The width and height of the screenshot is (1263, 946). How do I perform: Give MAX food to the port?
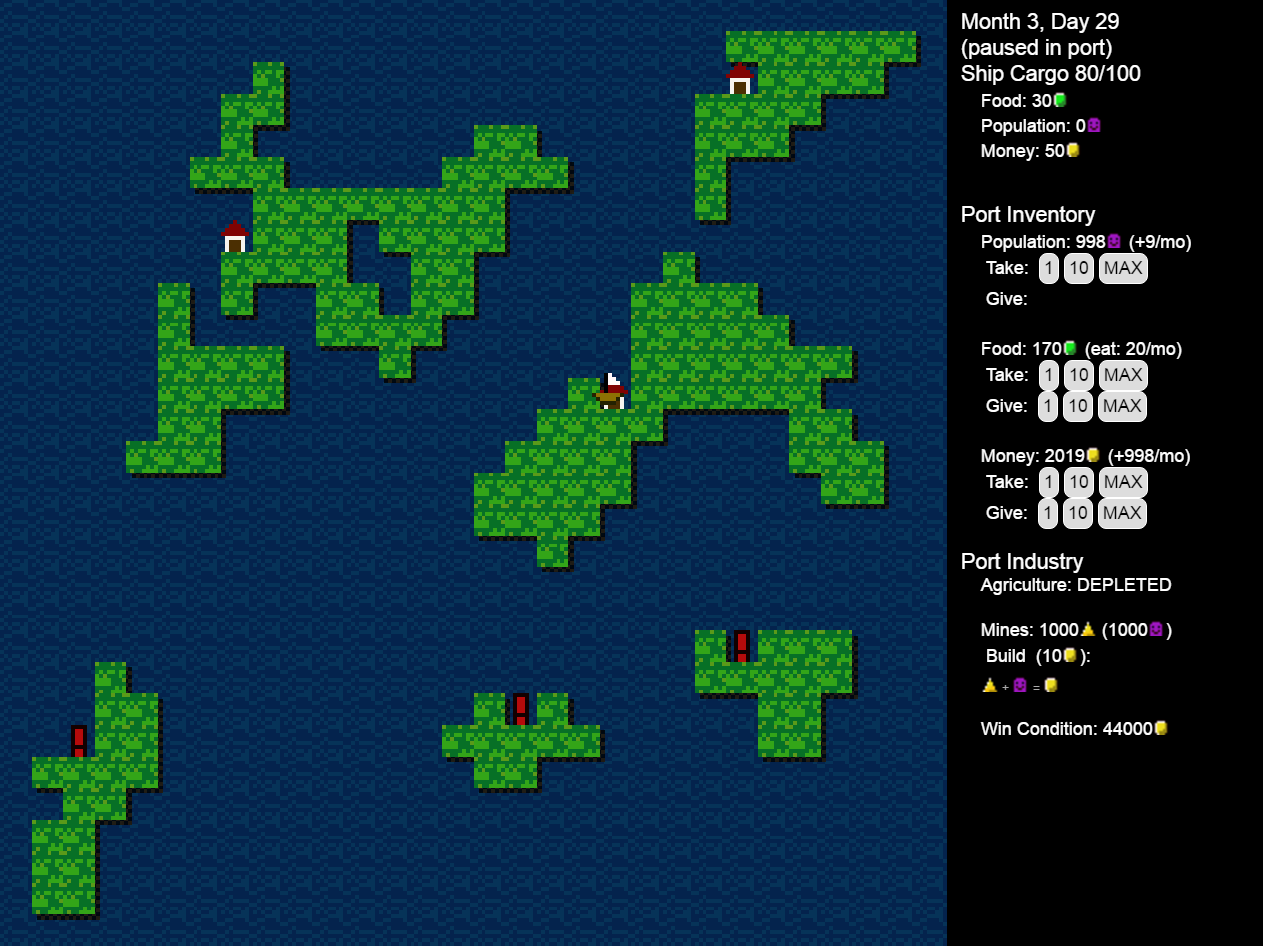tap(1123, 406)
